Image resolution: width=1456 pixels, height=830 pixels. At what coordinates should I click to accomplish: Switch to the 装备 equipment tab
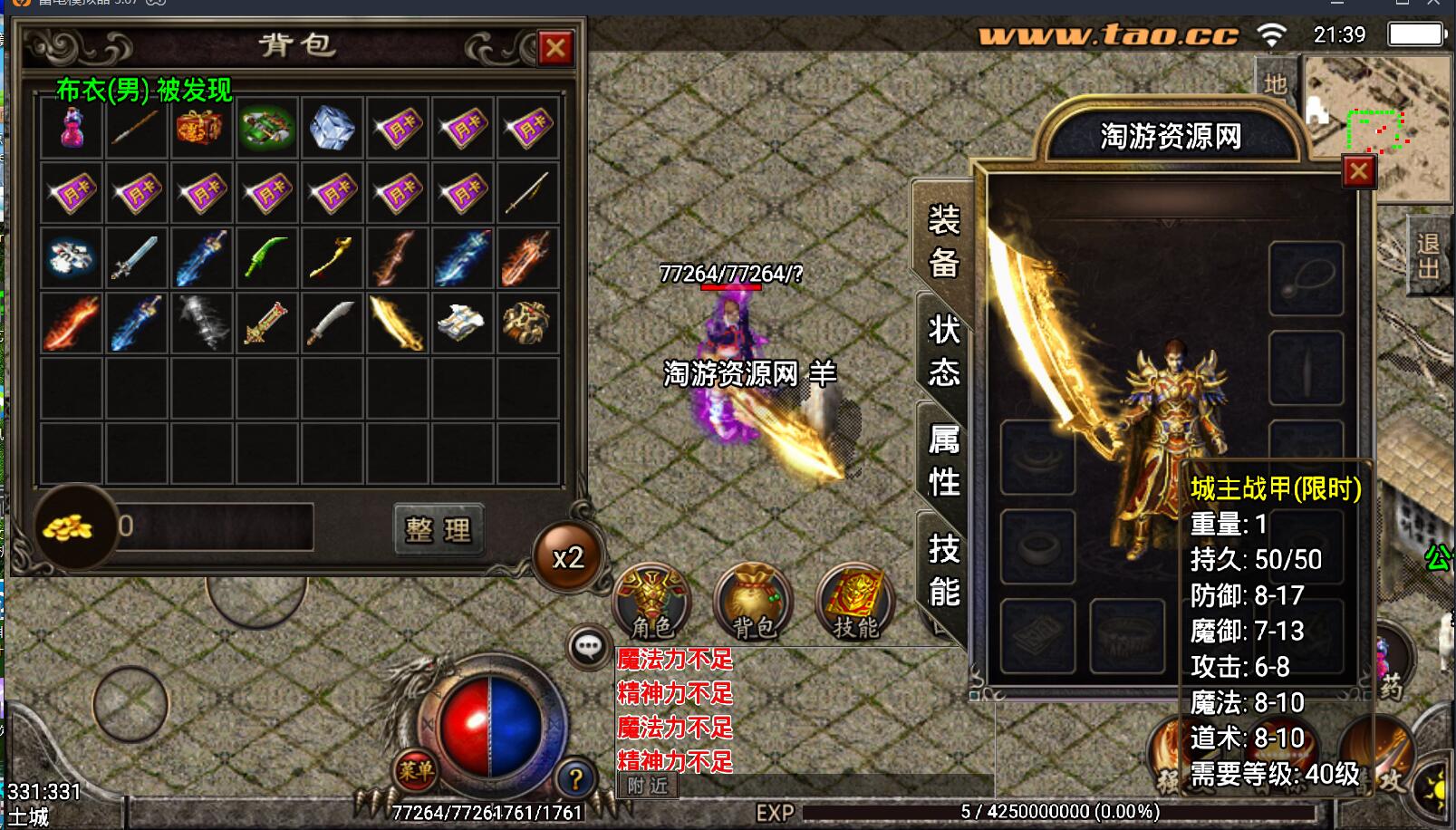[x=943, y=241]
